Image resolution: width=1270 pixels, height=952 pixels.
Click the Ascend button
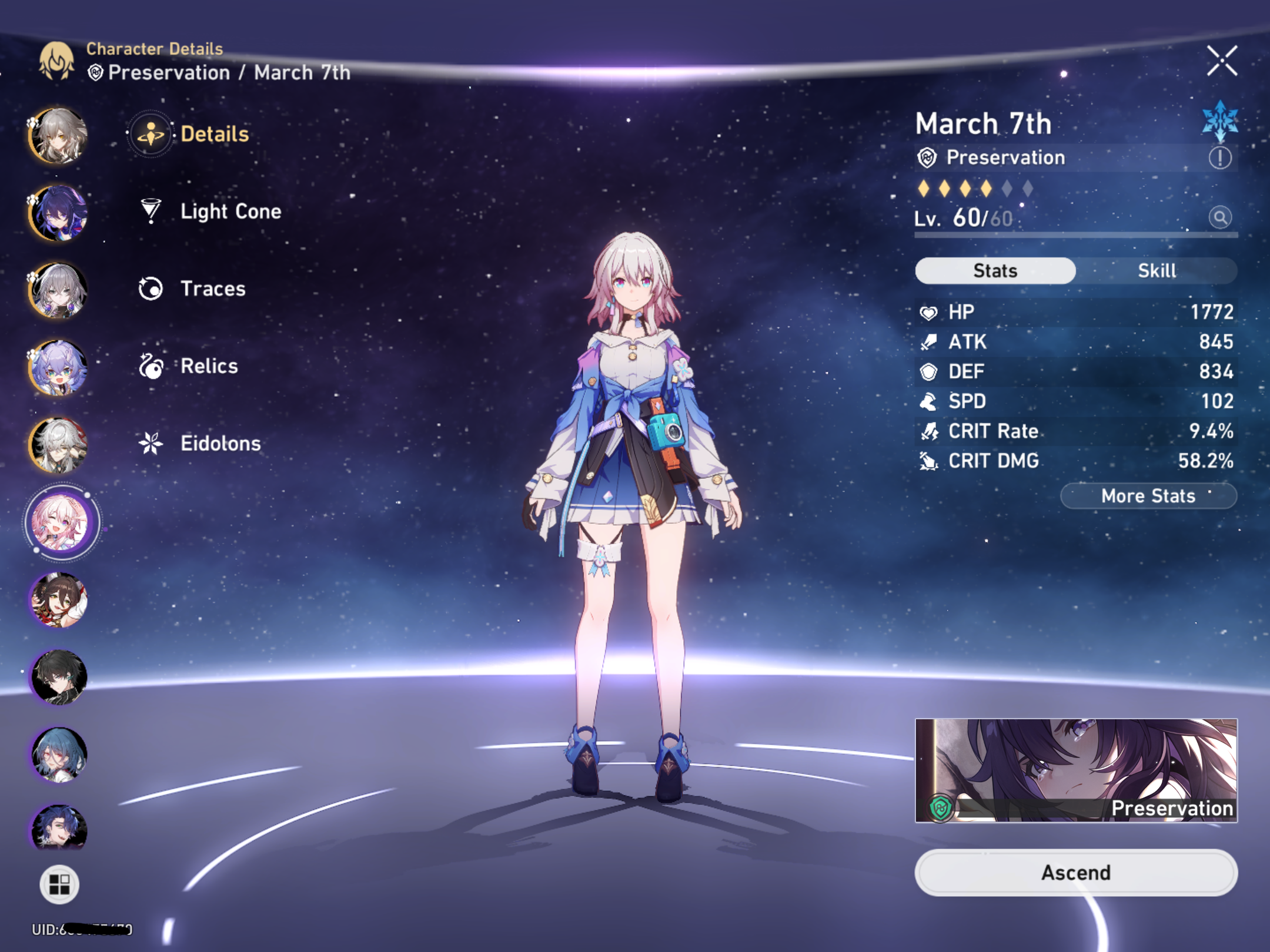(x=1076, y=873)
